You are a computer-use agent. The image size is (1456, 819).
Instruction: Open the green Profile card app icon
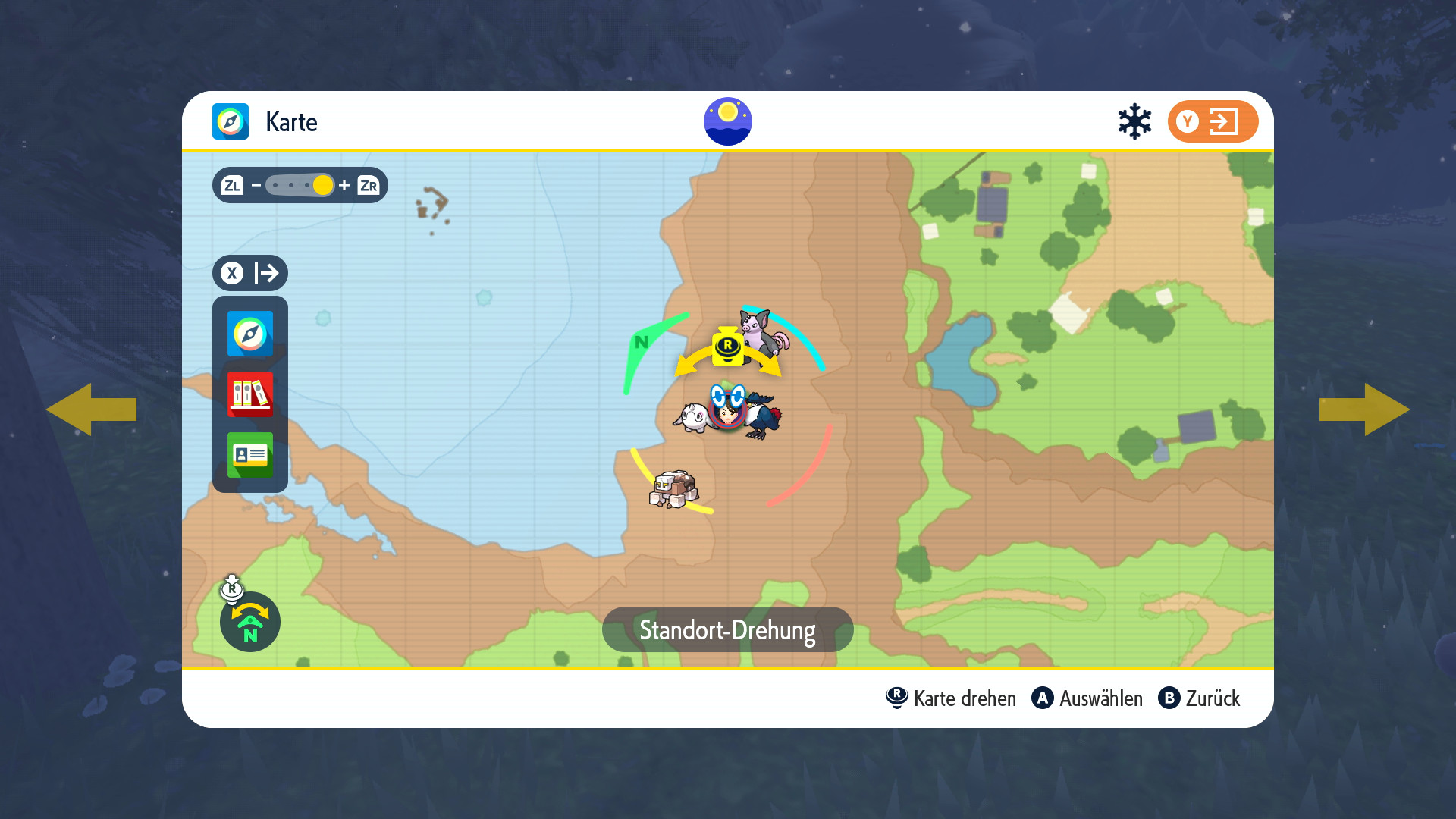[x=250, y=455]
